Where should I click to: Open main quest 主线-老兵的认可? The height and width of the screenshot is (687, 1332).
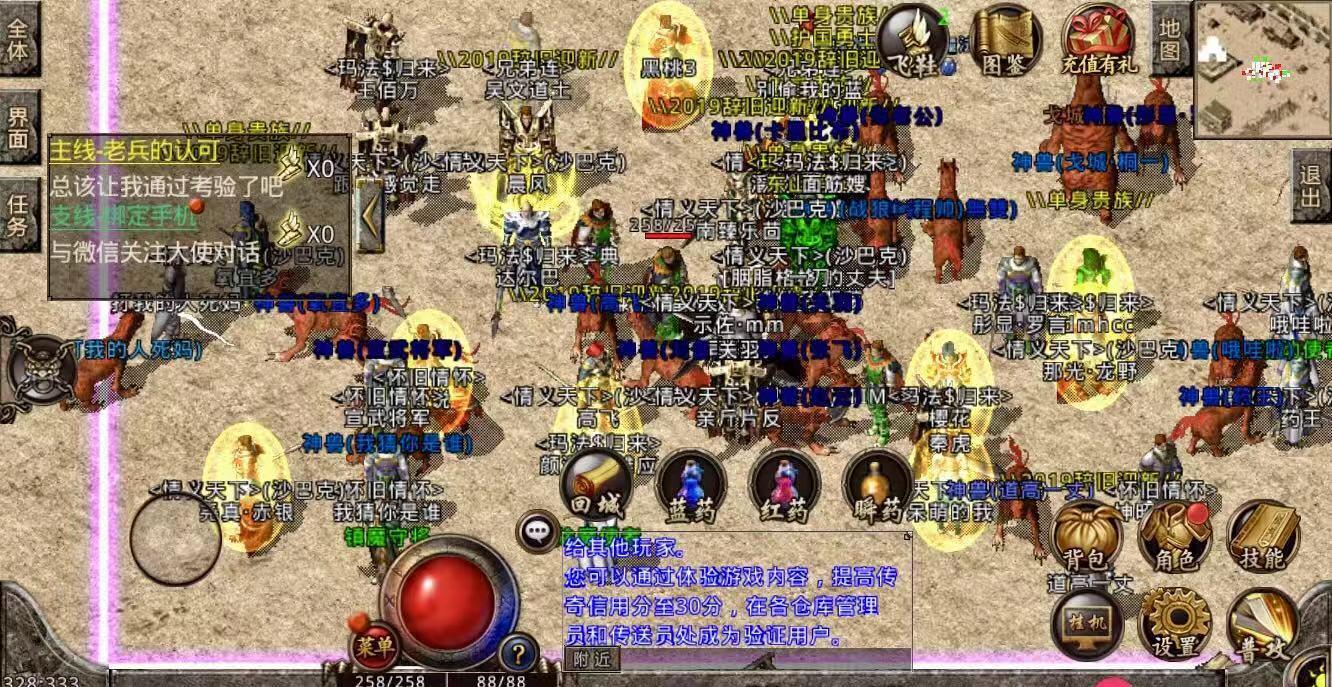[x=134, y=152]
